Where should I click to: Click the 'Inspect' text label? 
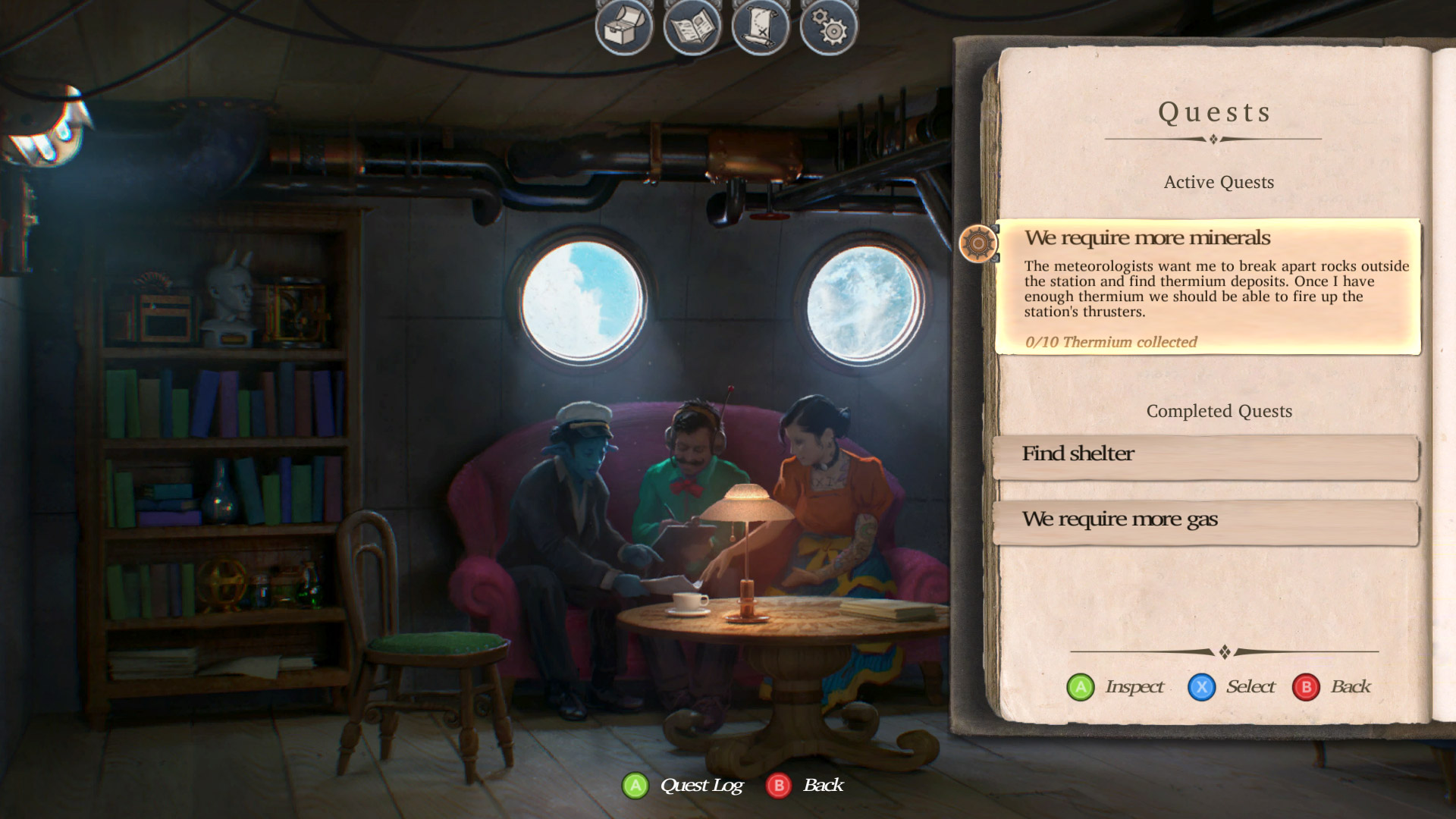(x=1135, y=687)
